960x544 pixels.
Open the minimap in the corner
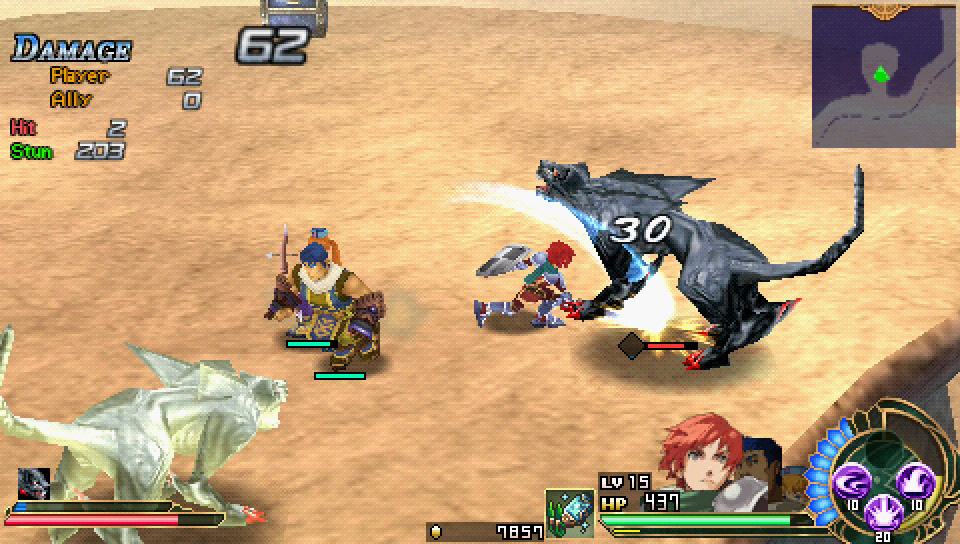[884, 76]
